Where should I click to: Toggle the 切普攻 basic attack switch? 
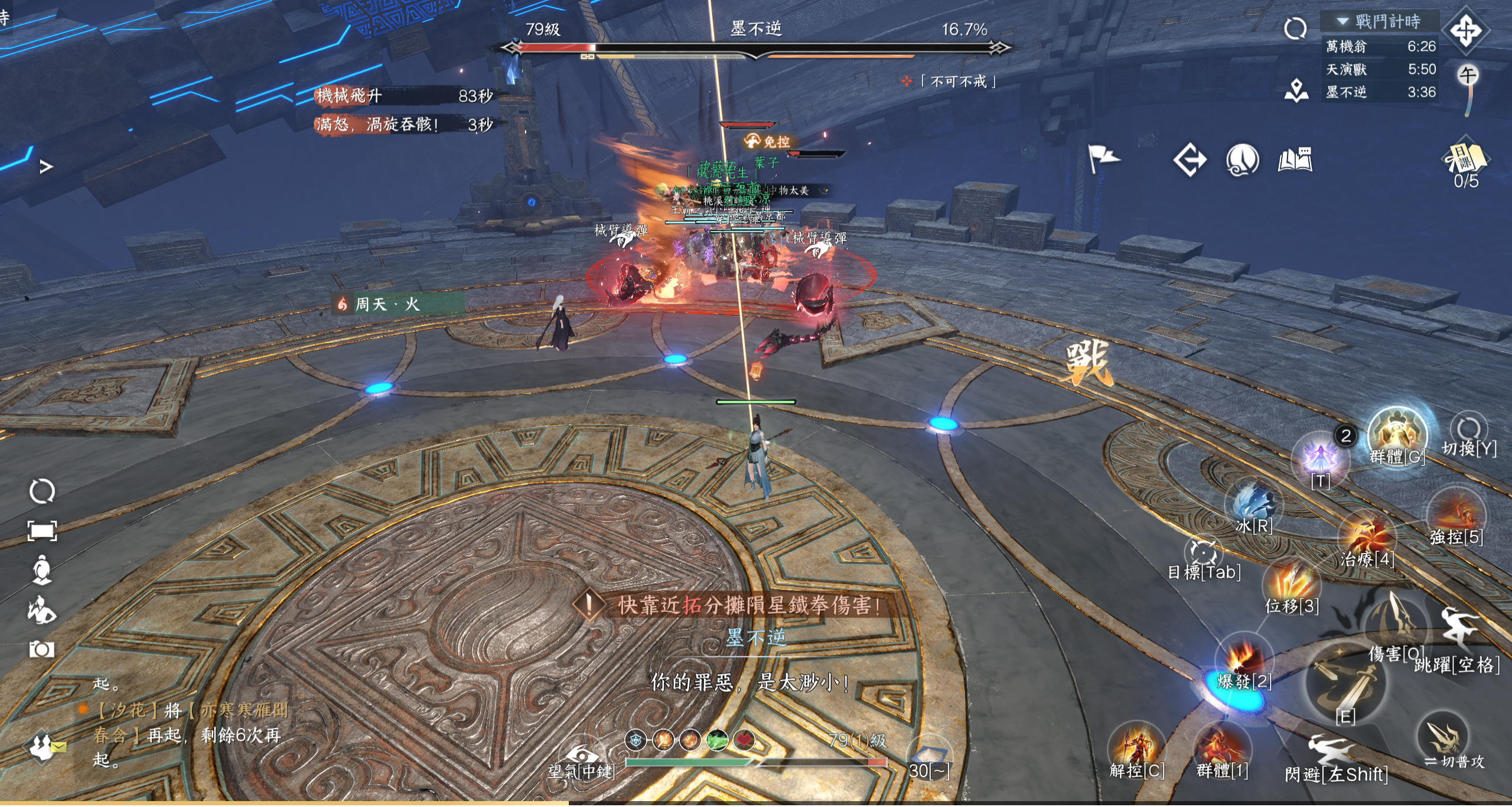point(1445,738)
